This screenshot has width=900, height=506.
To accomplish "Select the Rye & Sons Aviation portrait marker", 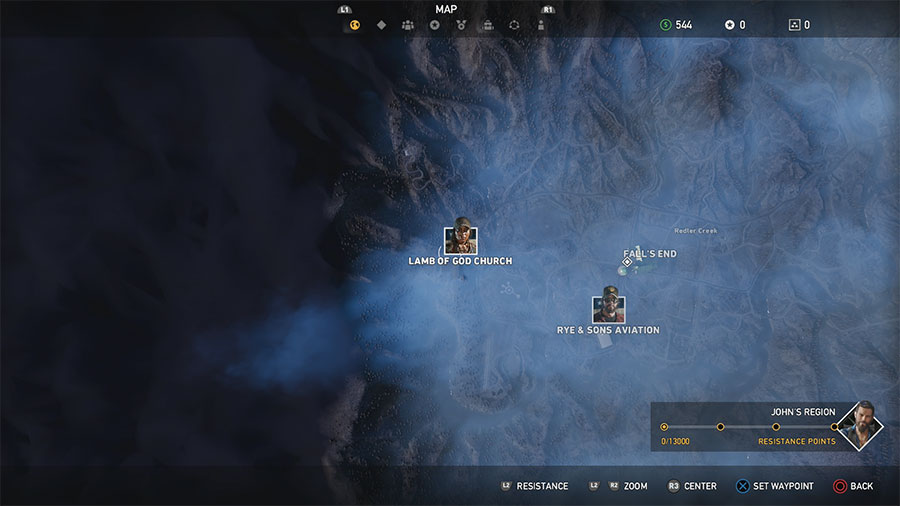I will pos(608,304).
